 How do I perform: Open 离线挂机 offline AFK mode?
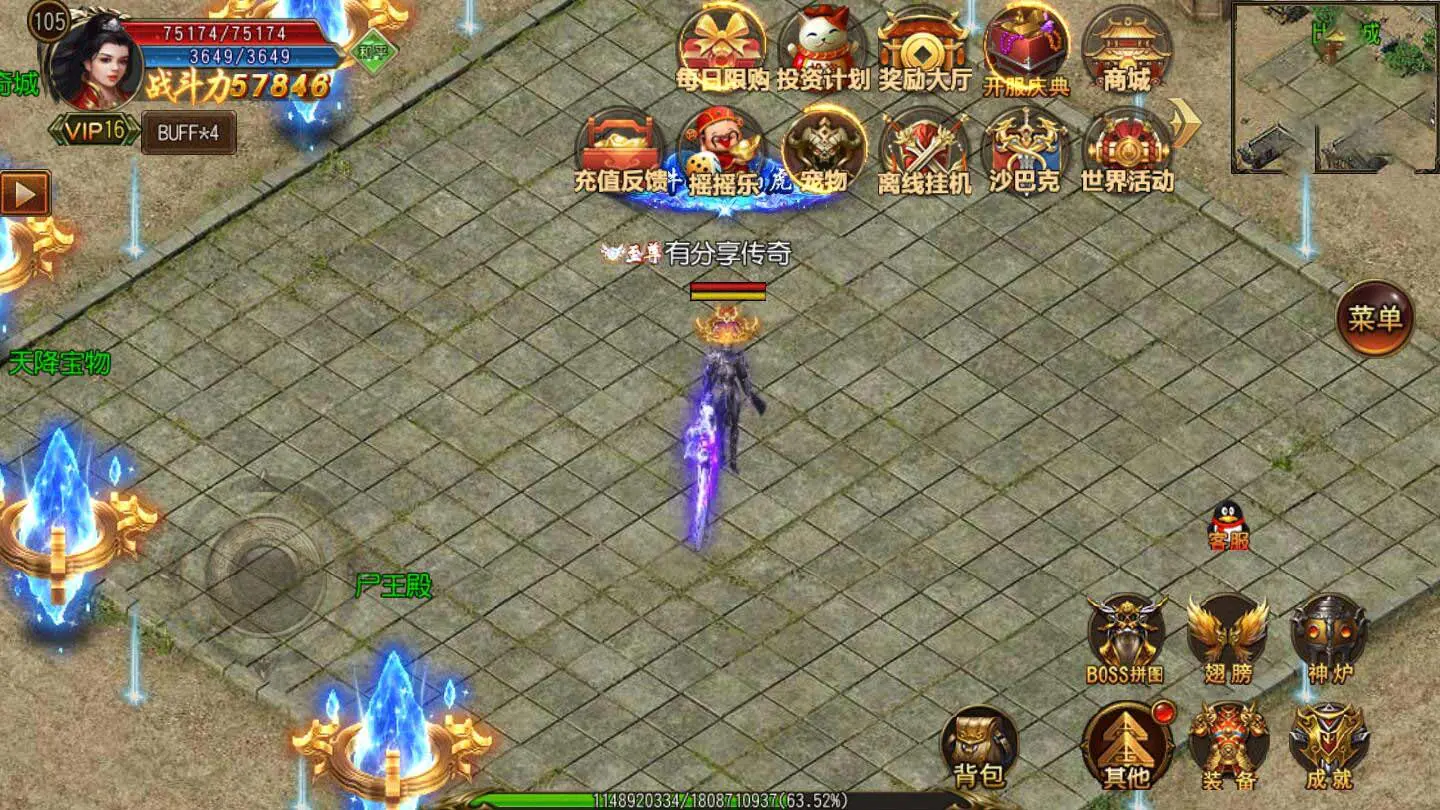coord(921,150)
